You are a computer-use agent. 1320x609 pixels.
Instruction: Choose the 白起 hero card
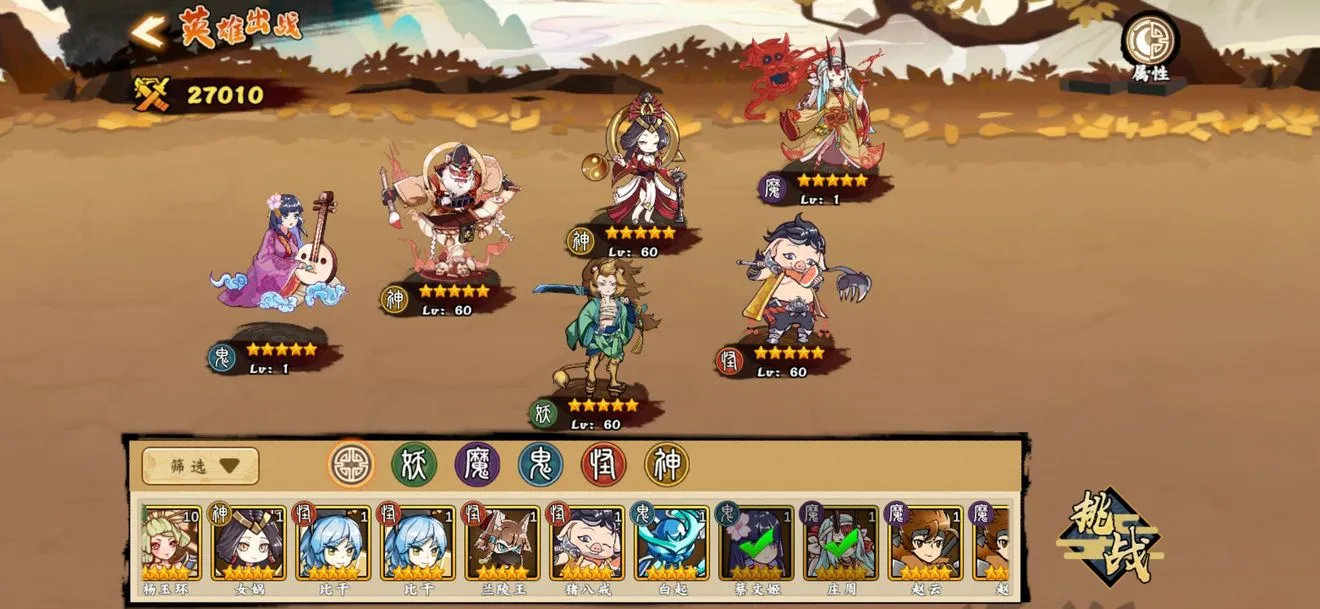click(x=671, y=545)
